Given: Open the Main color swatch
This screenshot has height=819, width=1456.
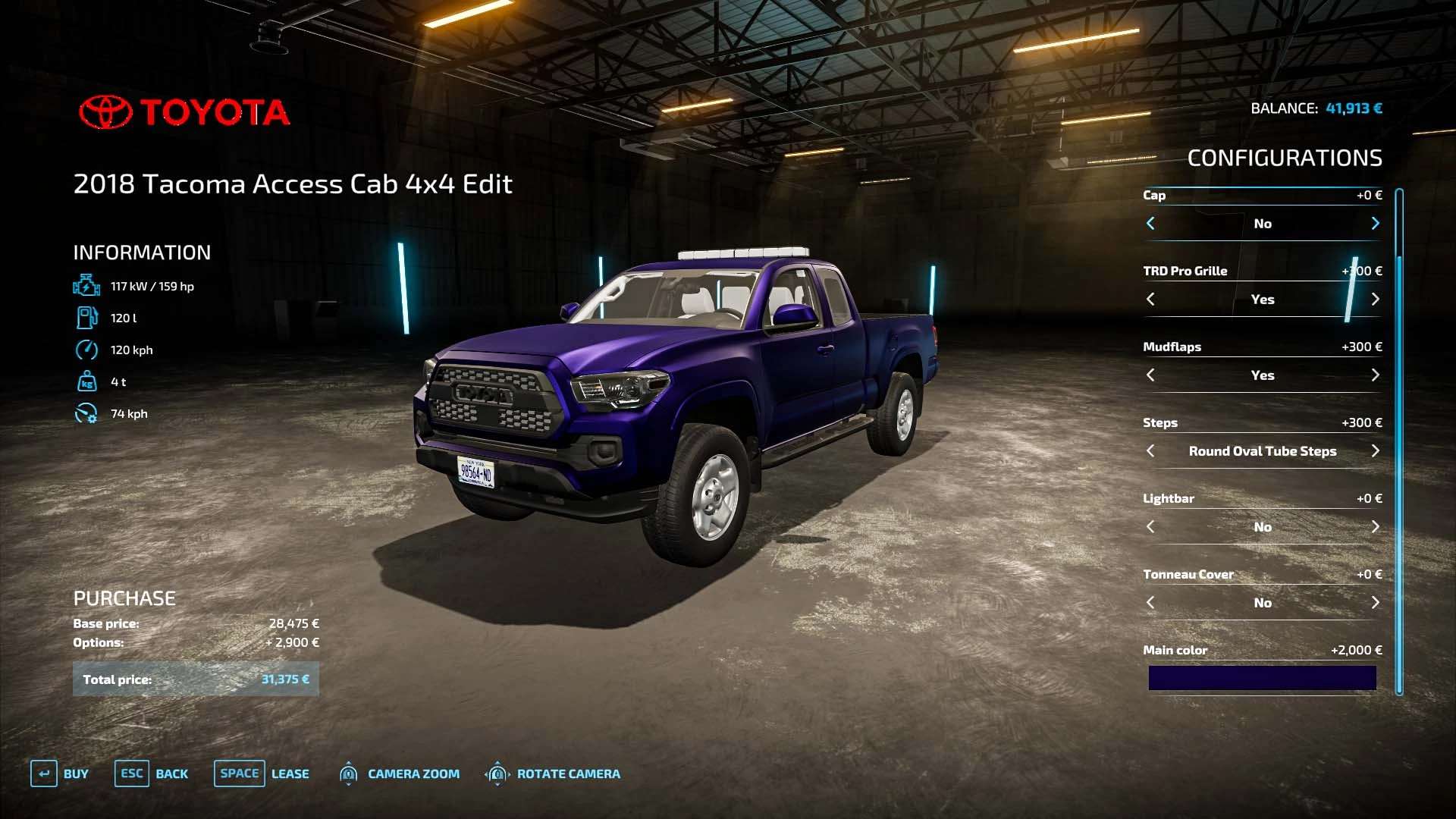Looking at the screenshot, I should 1262,678.
